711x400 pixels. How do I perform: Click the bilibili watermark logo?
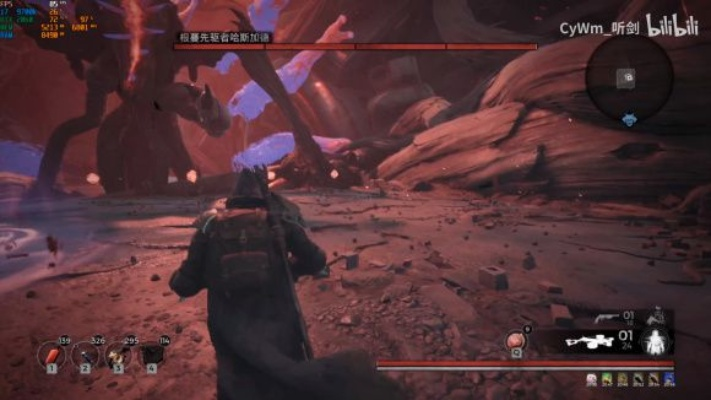tap(672, 25)
